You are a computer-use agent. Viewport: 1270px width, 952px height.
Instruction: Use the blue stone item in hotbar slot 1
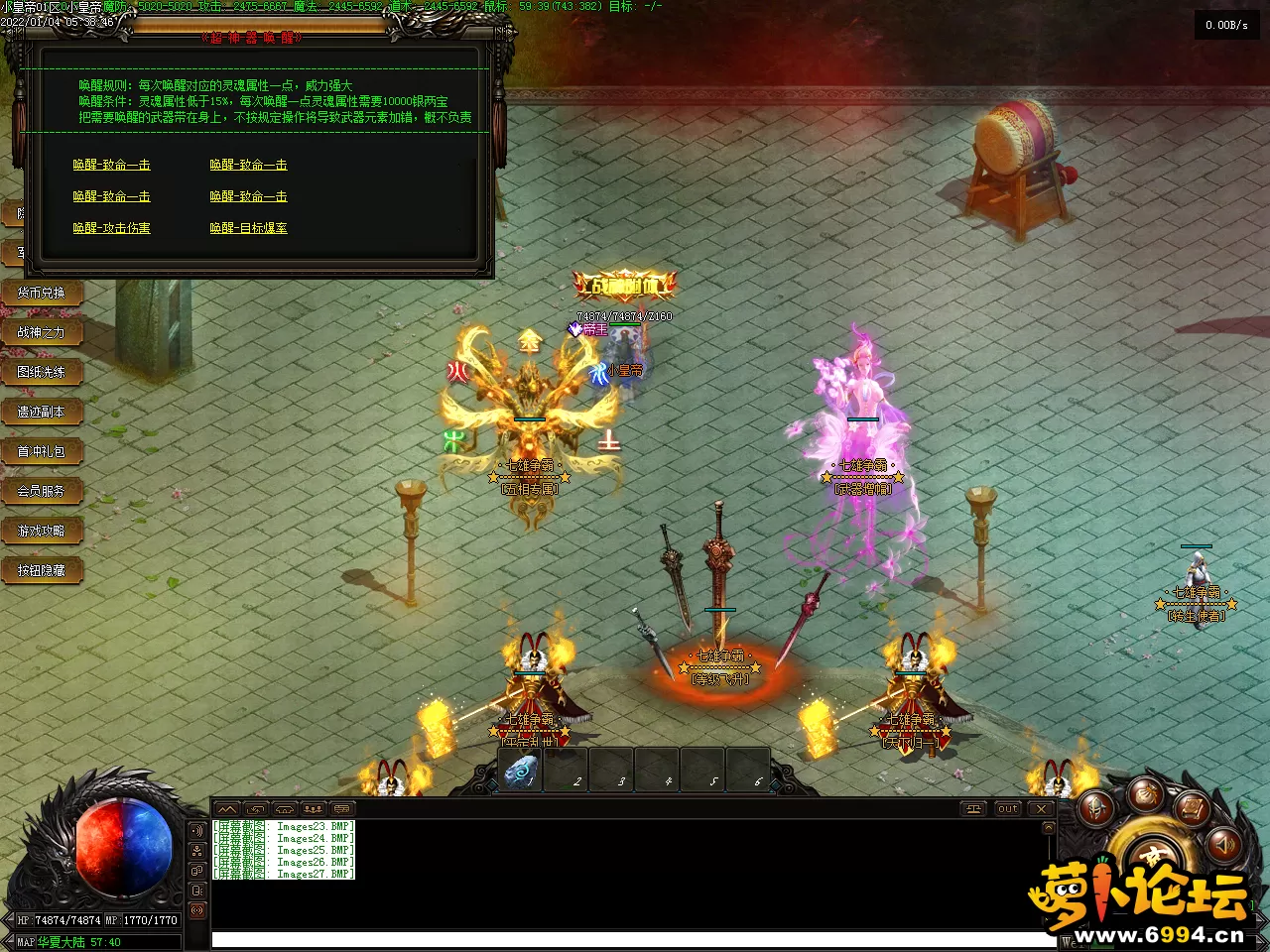tap(521, 771)
